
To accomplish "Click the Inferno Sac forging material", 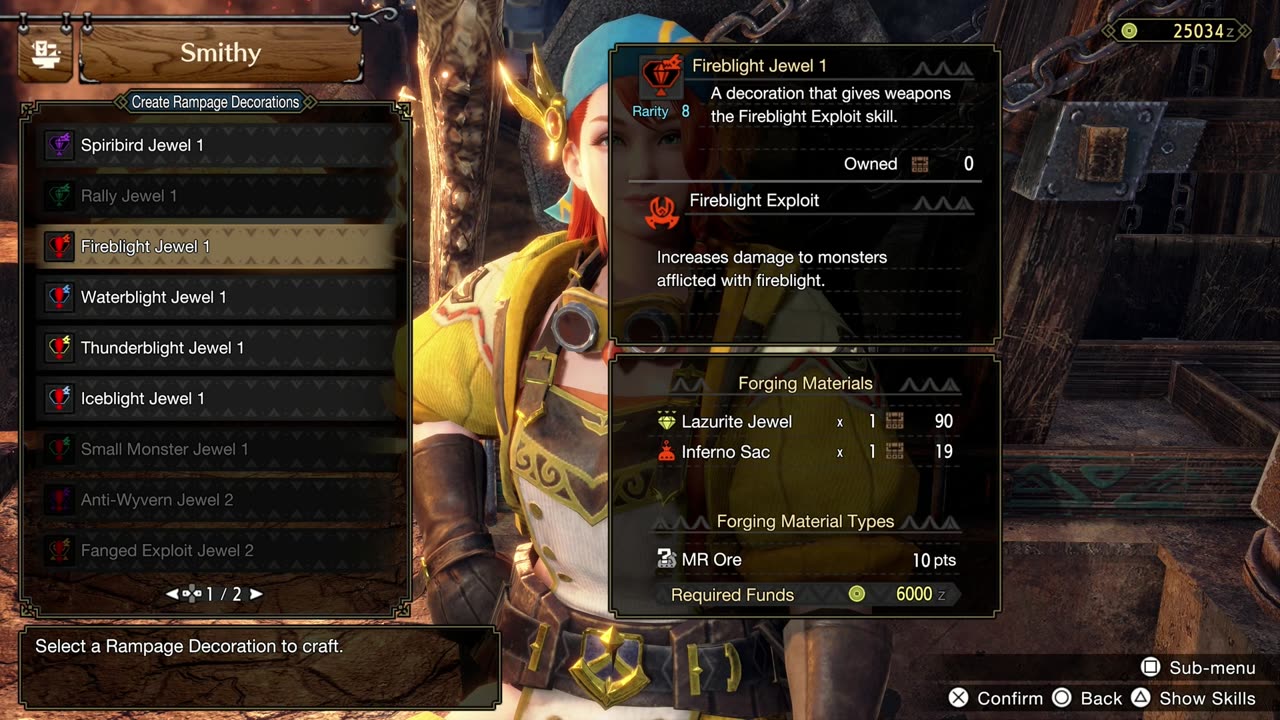I will click(x=725, y=452).
